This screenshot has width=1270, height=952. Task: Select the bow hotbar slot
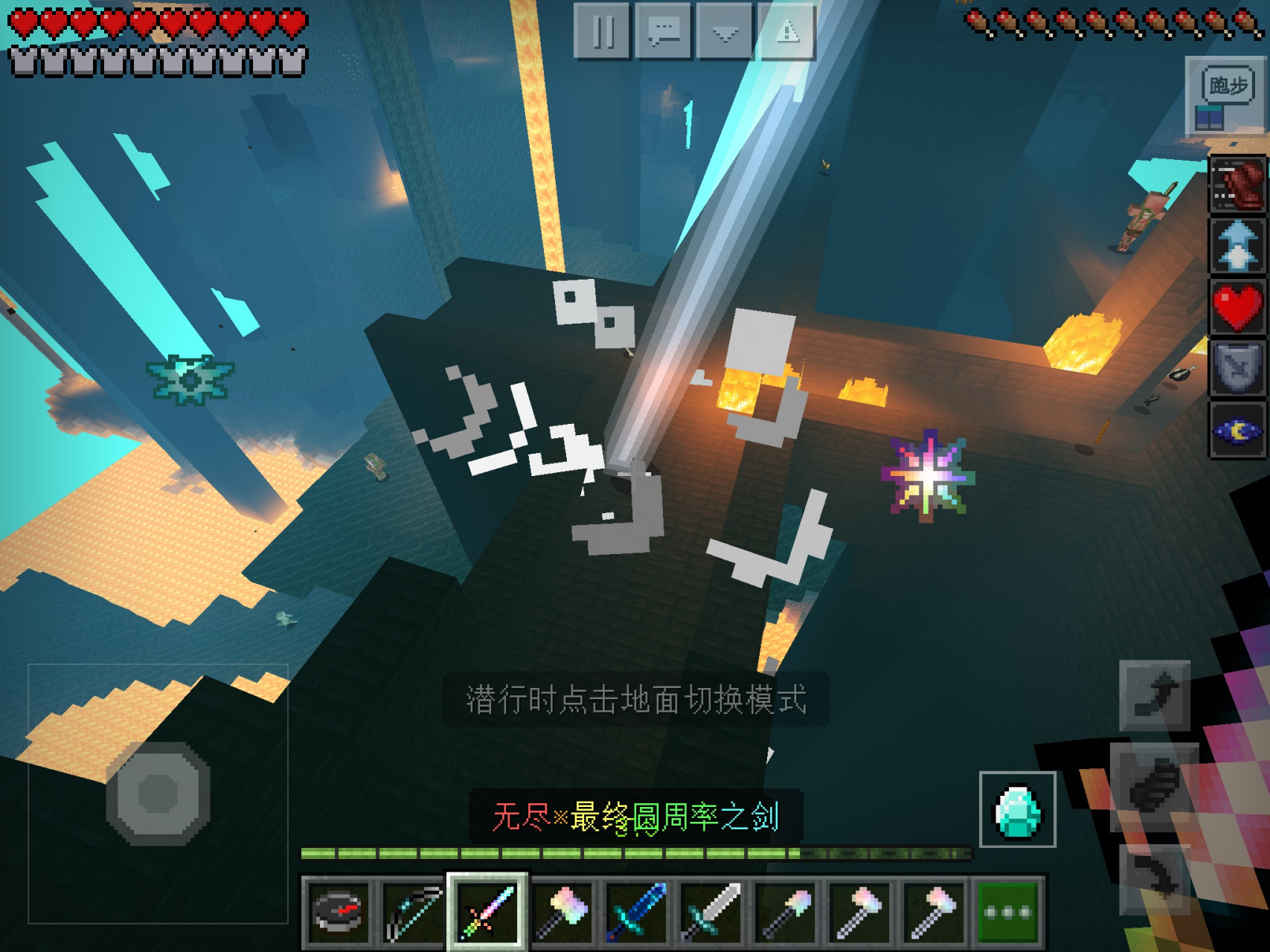[x=413, y=911]
